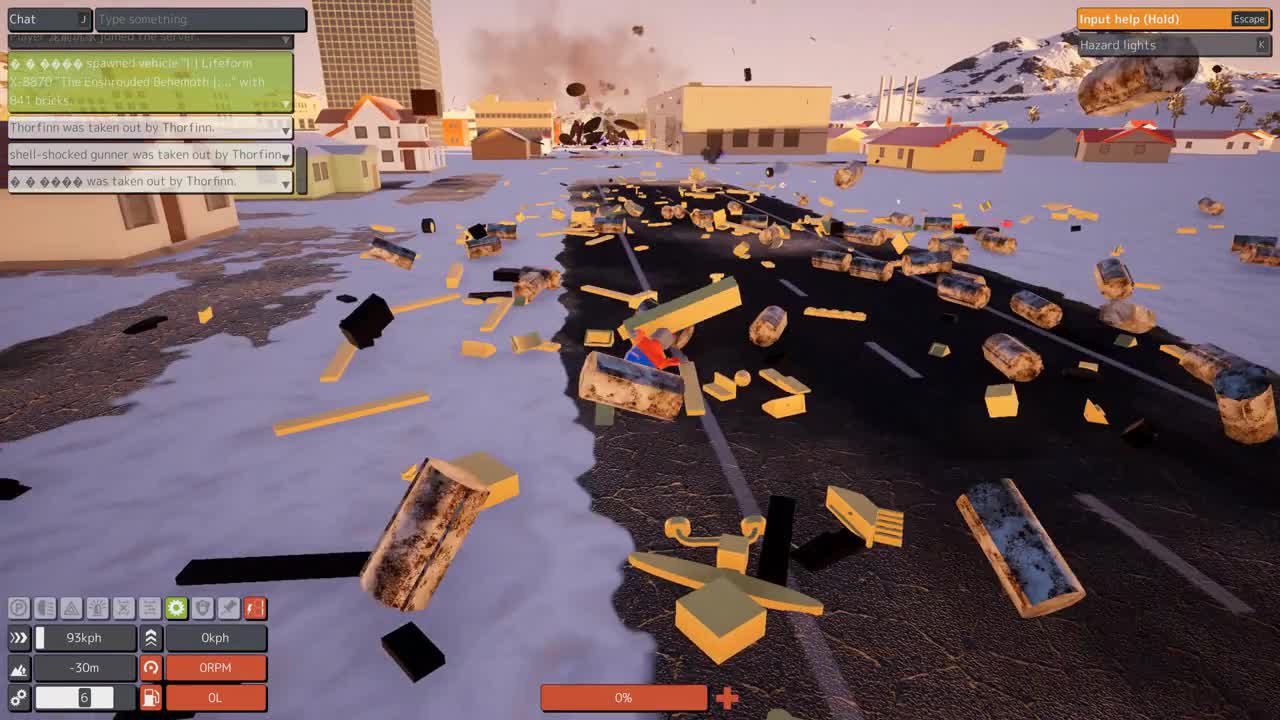Click the red tachometer icon beside 0RPM
The image size is (1280, 720).
pyautogui.click(x=150, y=668)
